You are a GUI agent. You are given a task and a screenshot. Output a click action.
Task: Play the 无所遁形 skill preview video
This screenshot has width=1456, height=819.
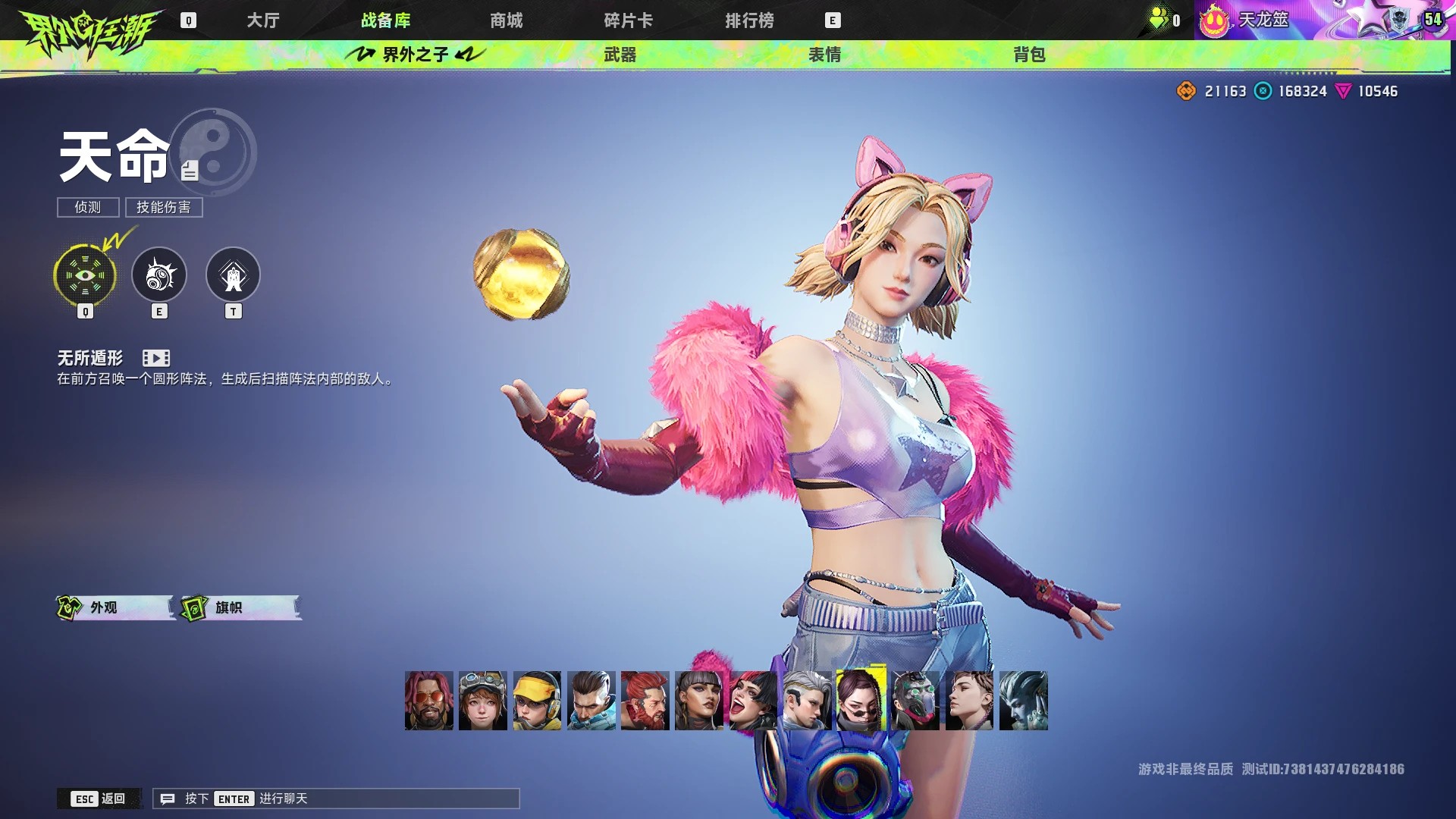[x=156, y=358]
